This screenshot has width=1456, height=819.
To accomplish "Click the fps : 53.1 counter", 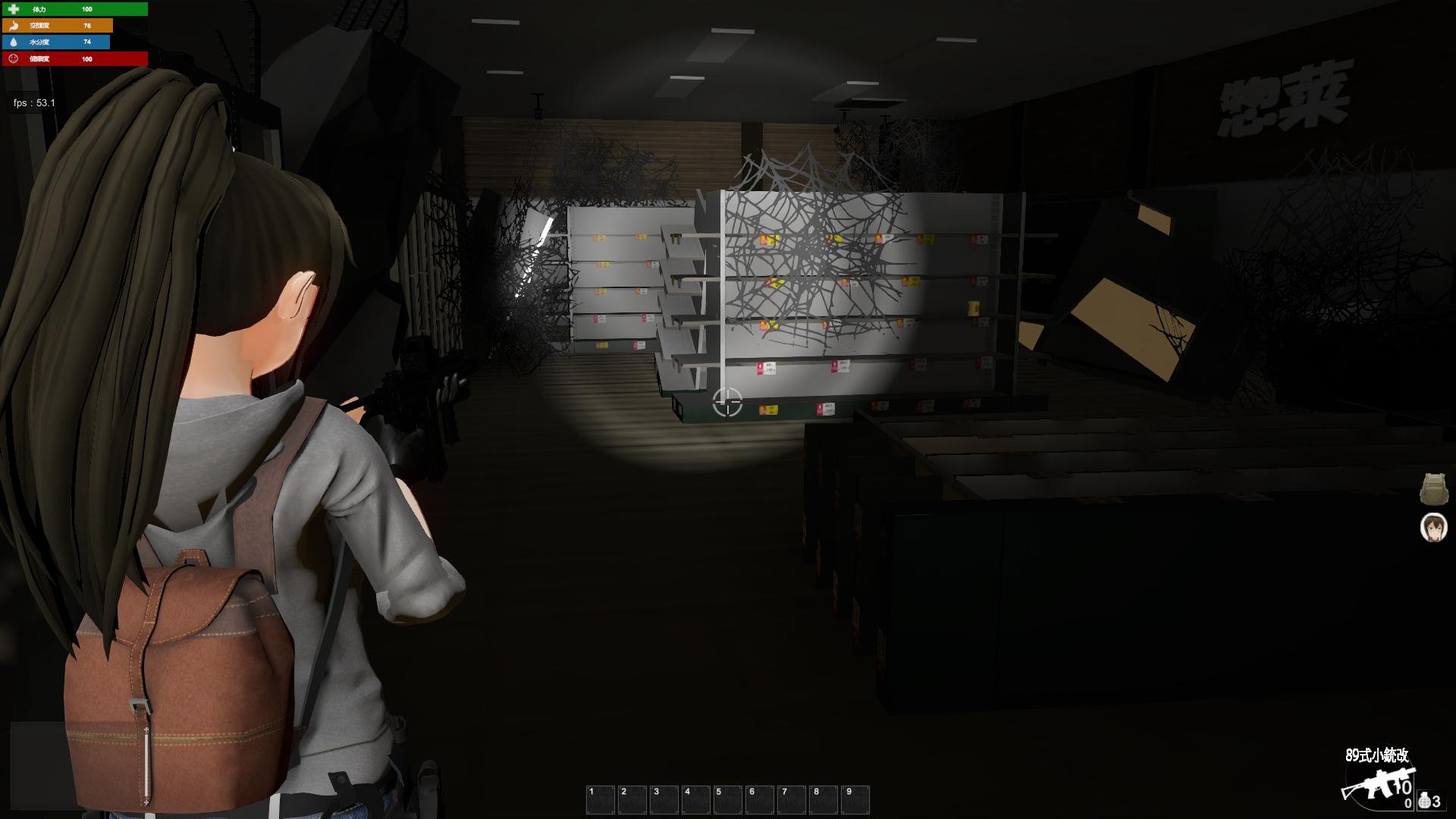I will point(33,101).
